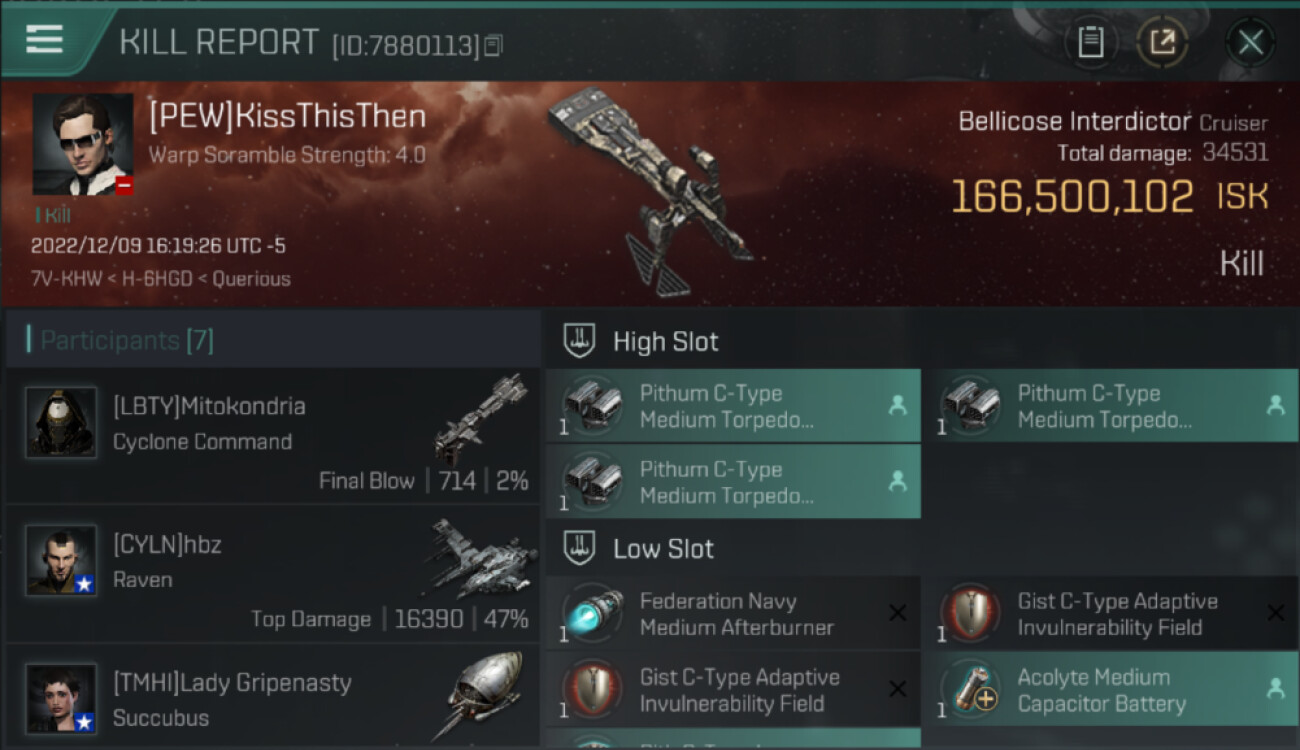The image size is (1300, 750).
Task: Close the kill report window
Action: pos(1250,42)
